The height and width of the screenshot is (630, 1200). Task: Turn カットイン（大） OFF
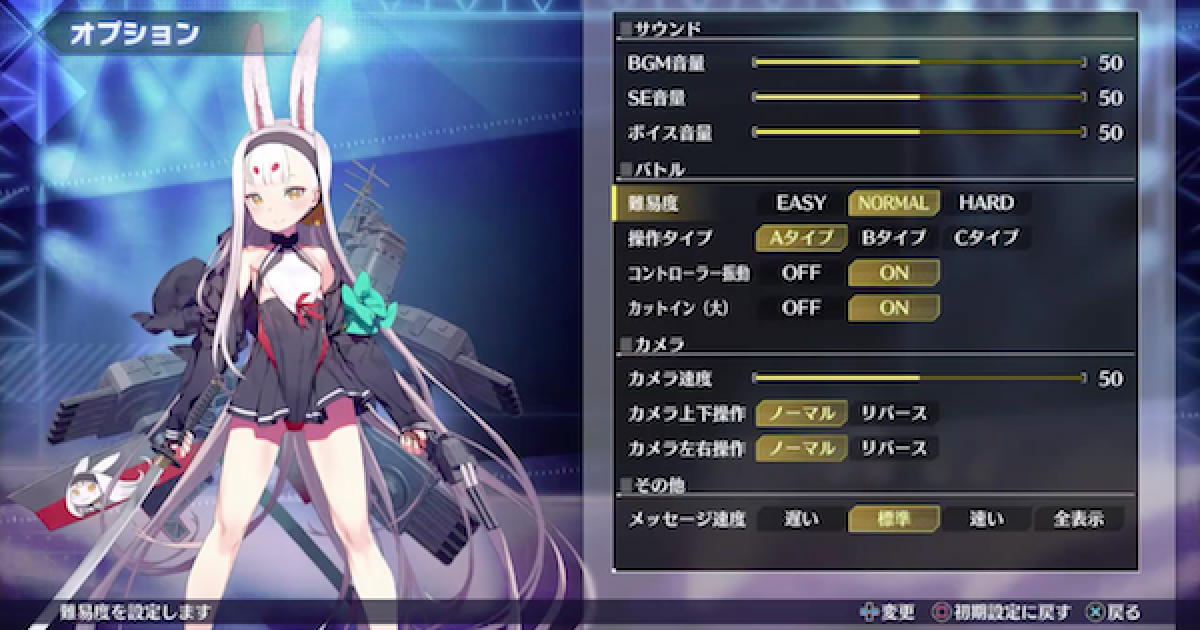click(801, 308)
